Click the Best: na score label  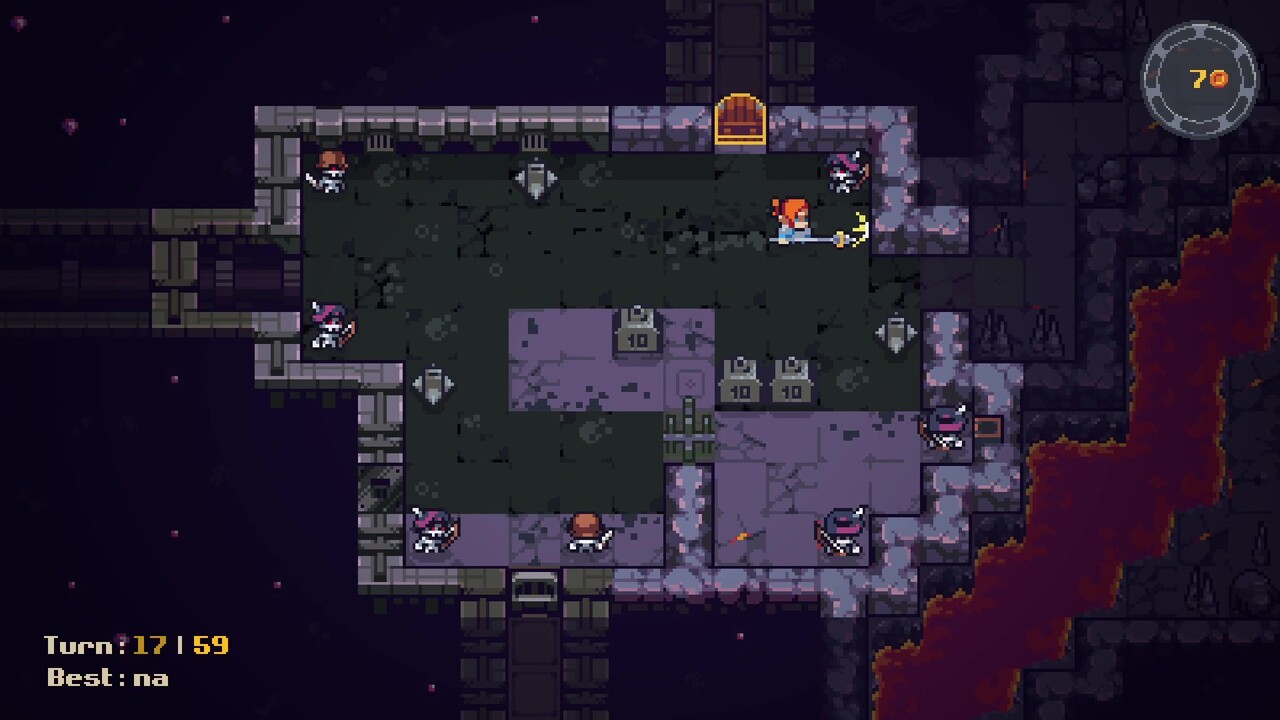(105, 678)
